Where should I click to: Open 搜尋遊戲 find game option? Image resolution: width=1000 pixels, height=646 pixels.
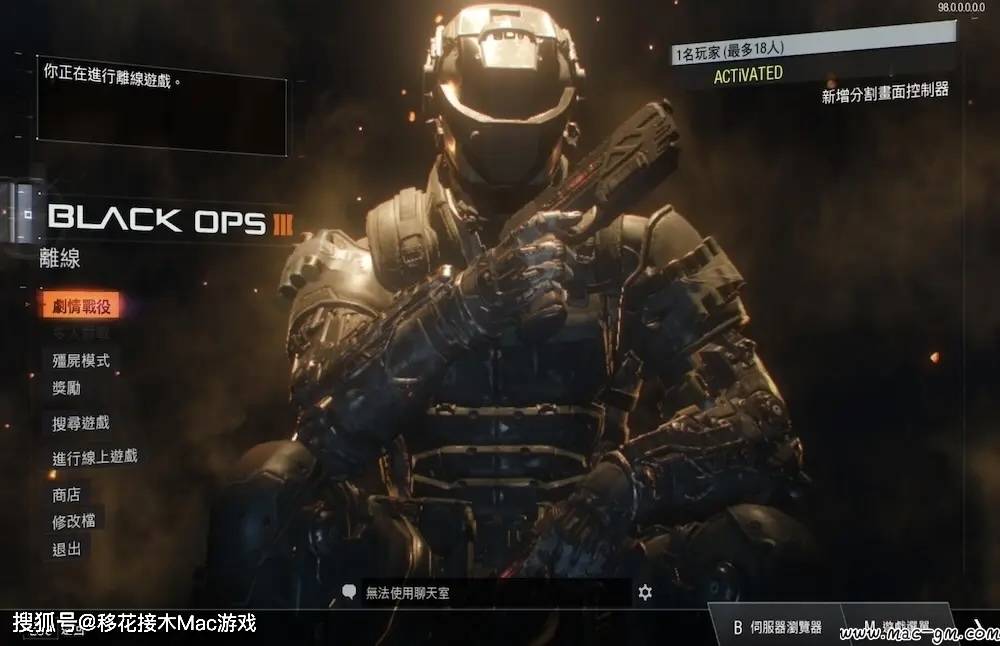point(81,424)
